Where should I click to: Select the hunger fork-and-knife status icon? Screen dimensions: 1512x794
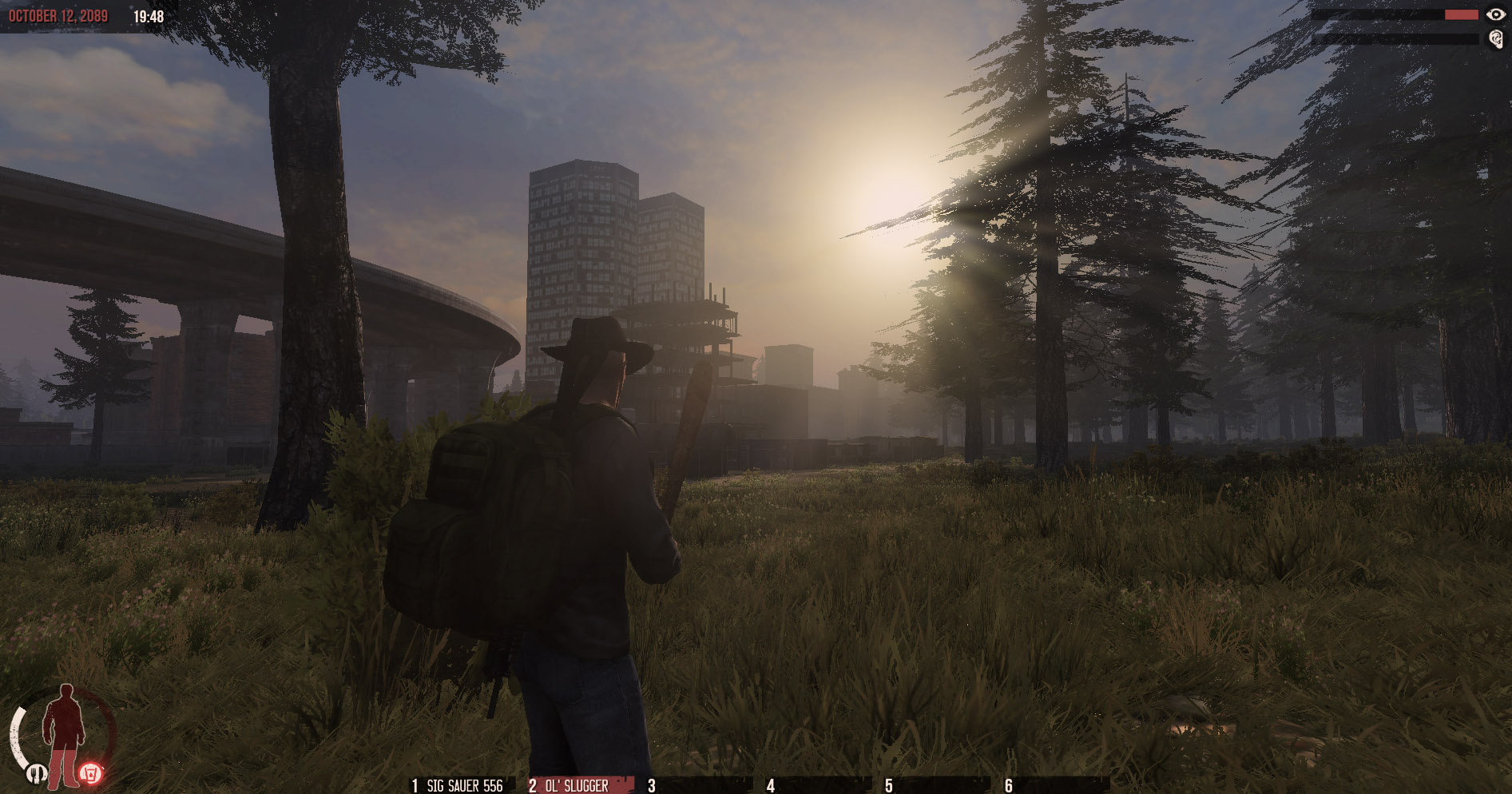37,774
